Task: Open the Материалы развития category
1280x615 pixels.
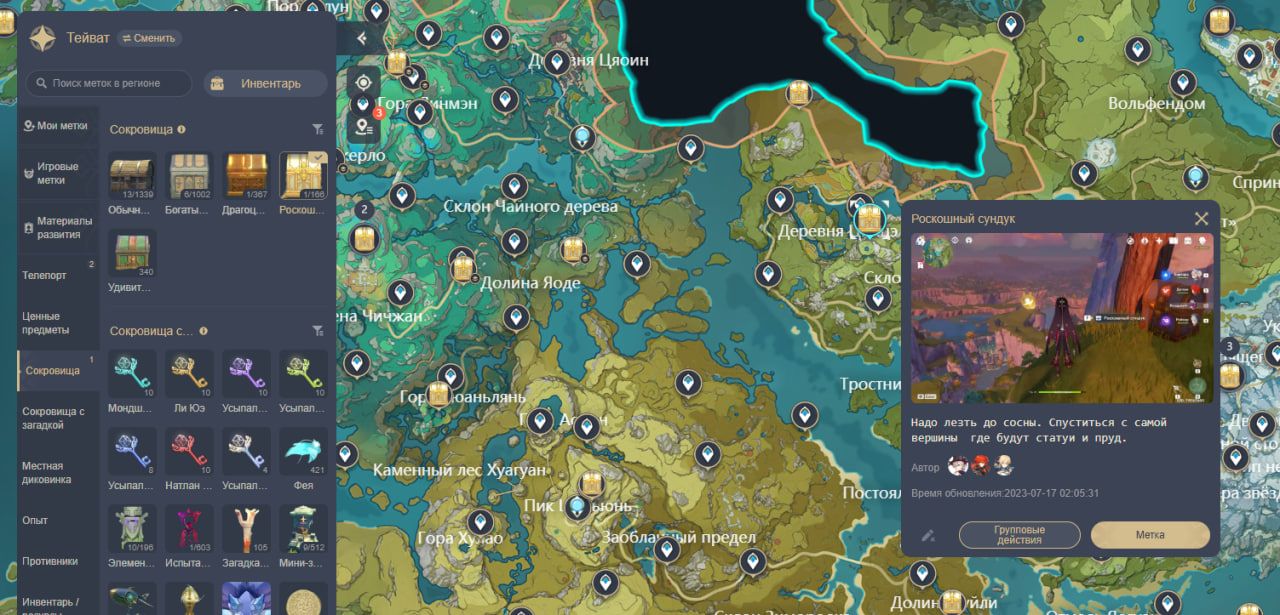Action: [58, 227]
